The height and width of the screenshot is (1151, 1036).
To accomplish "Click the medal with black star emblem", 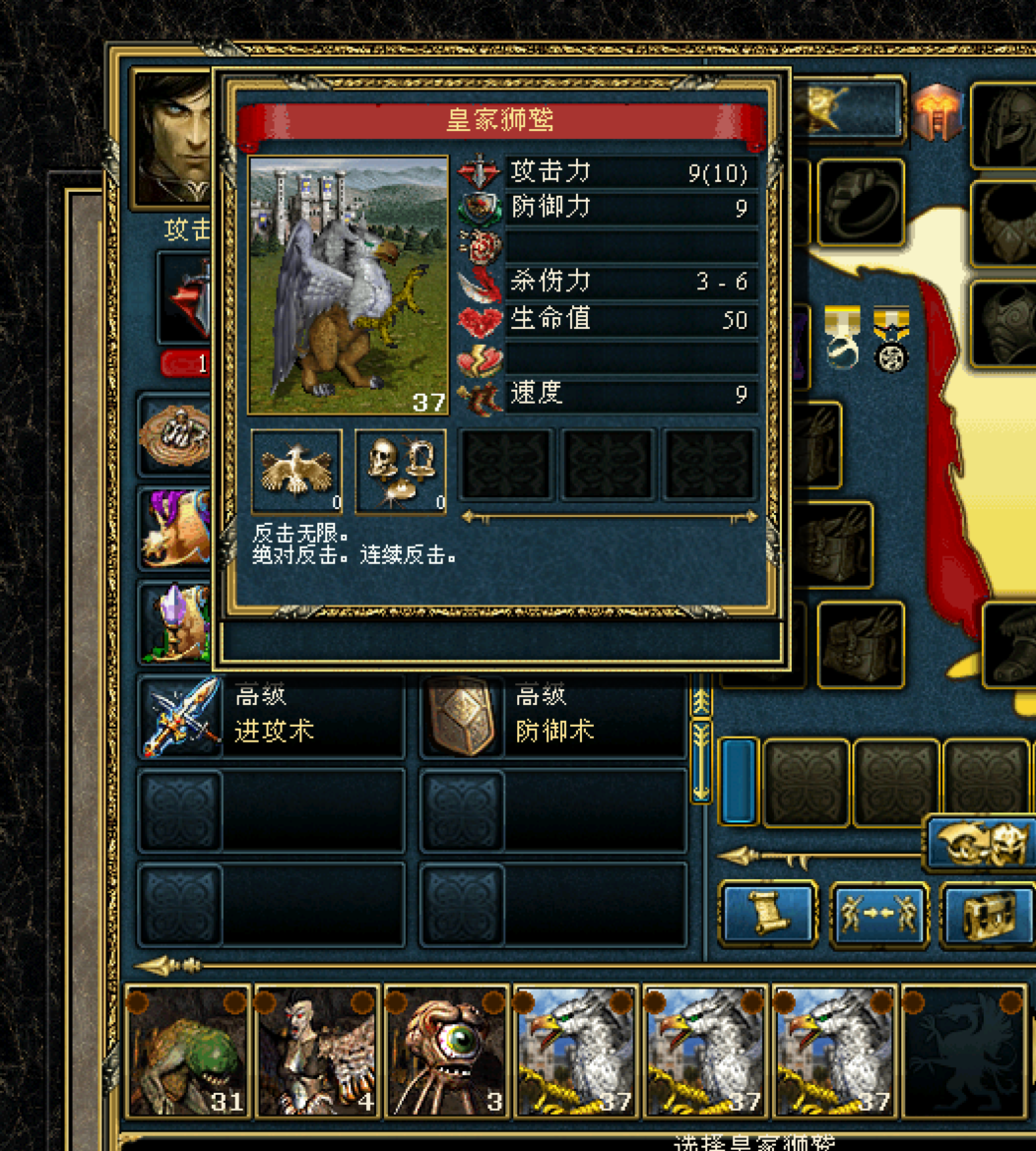I will pos(890,338).
